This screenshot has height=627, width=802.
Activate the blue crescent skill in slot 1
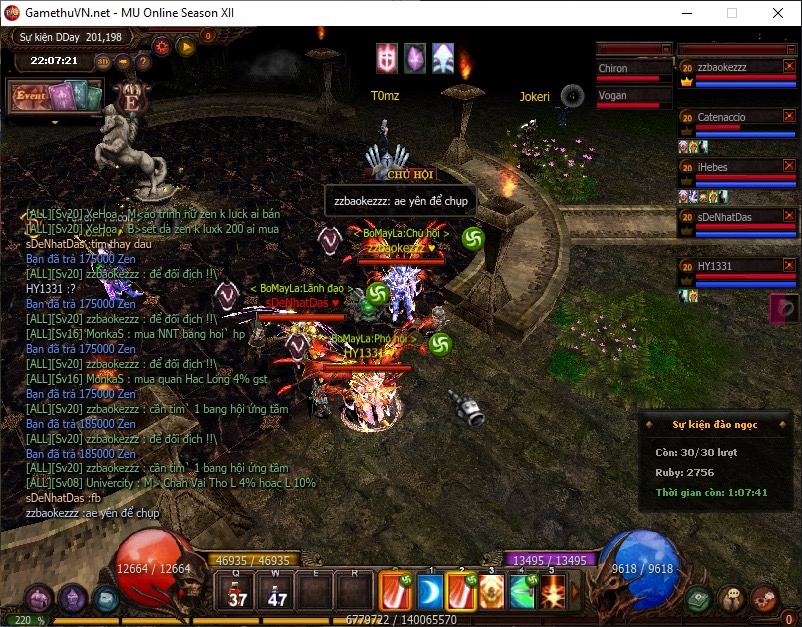click(x=429, y=591)
